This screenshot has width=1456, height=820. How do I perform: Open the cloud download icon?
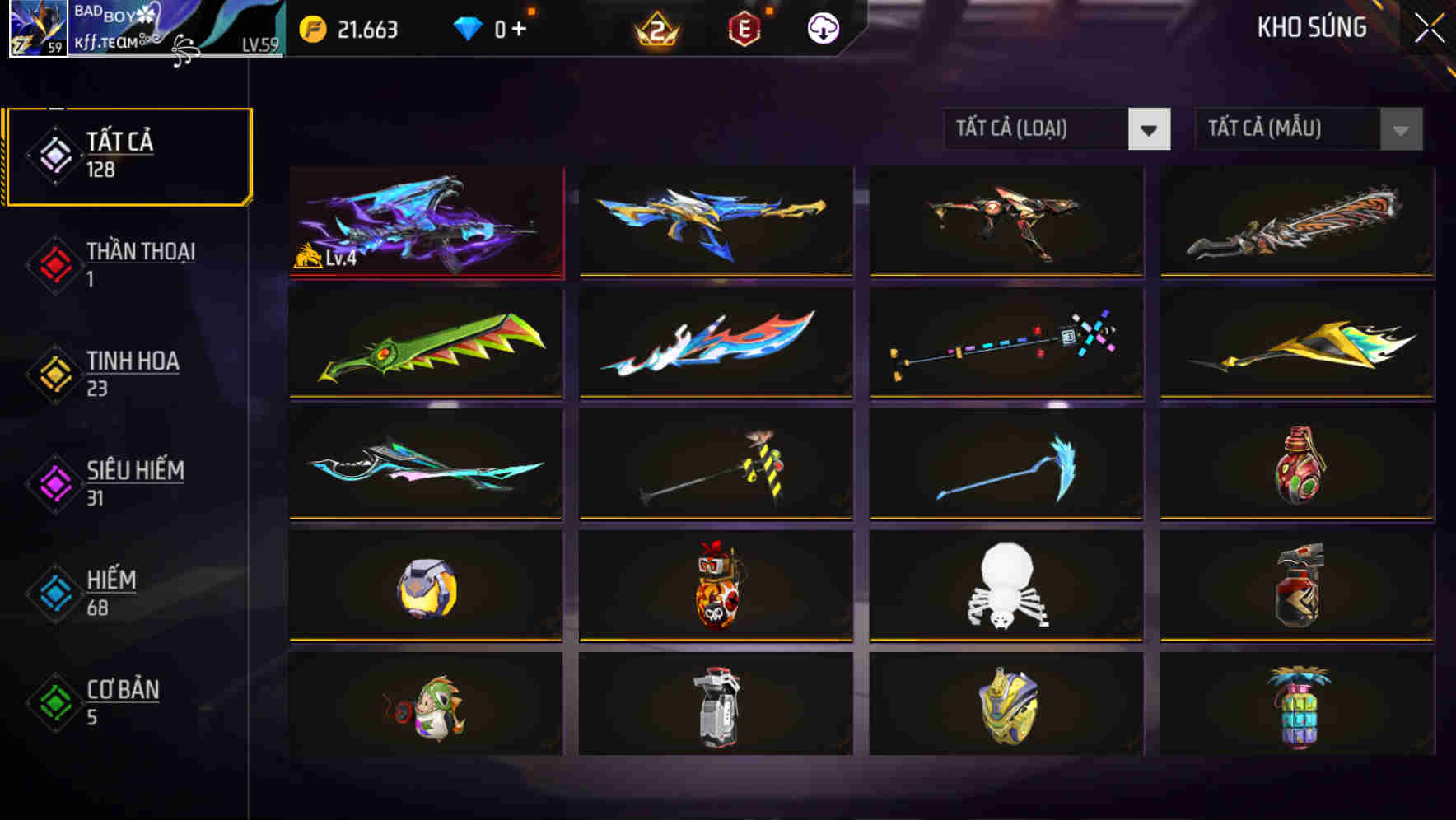tap(822, 29)
